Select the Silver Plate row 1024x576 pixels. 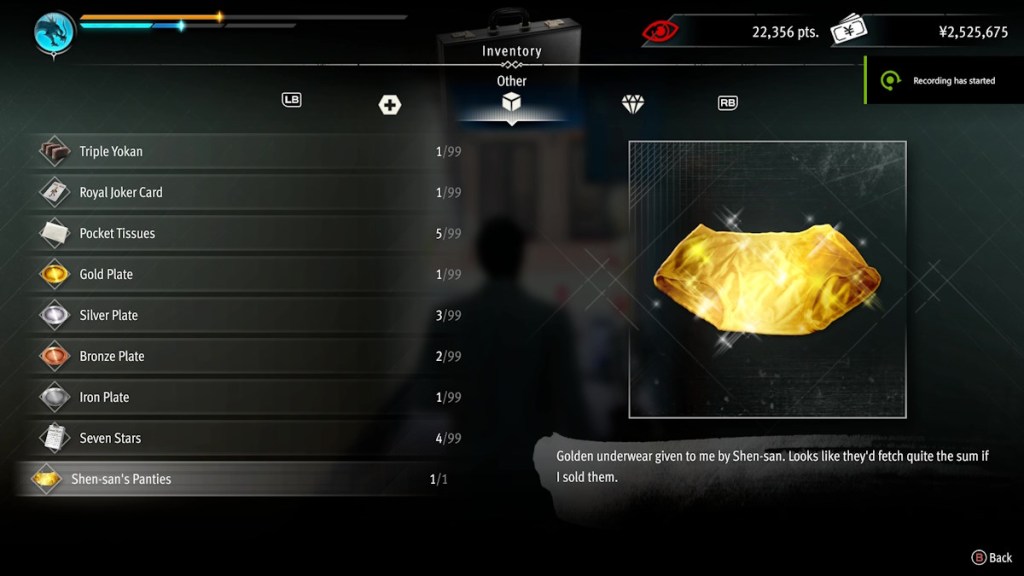tap(240, 315)
